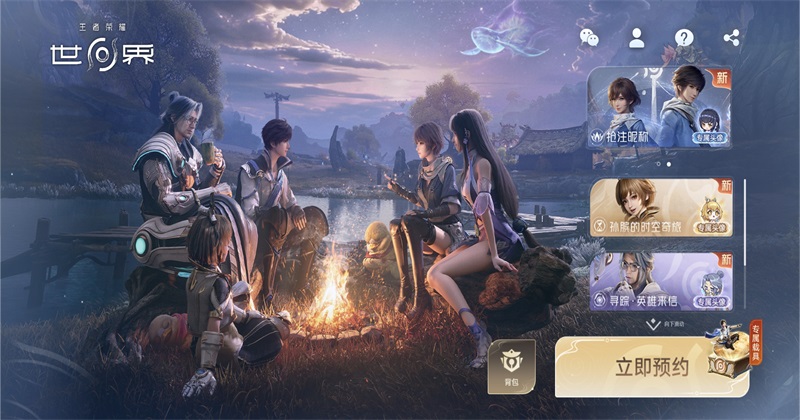Open the help question mark

684,38
